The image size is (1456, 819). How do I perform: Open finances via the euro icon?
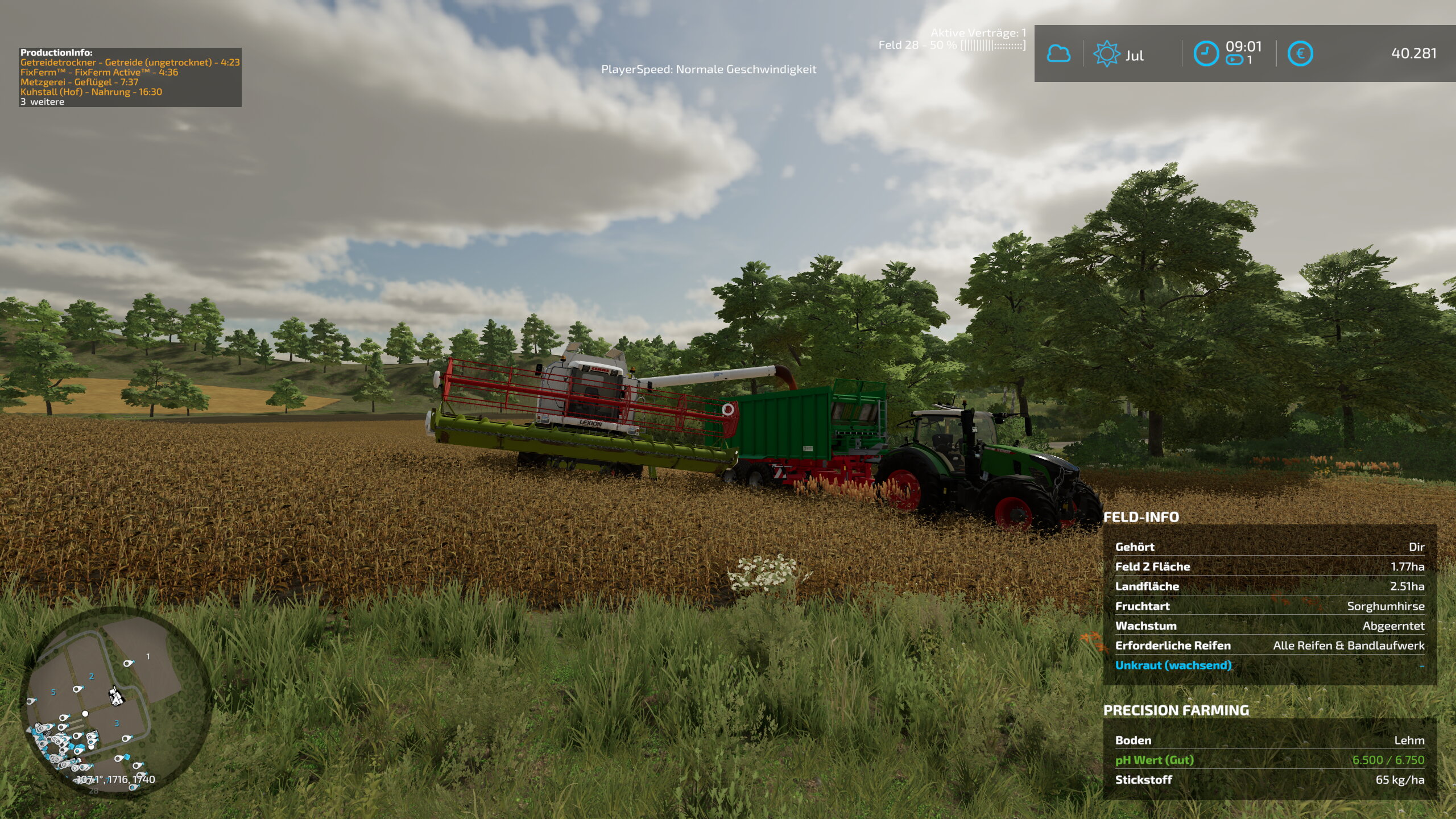(x=1300, y=54)
